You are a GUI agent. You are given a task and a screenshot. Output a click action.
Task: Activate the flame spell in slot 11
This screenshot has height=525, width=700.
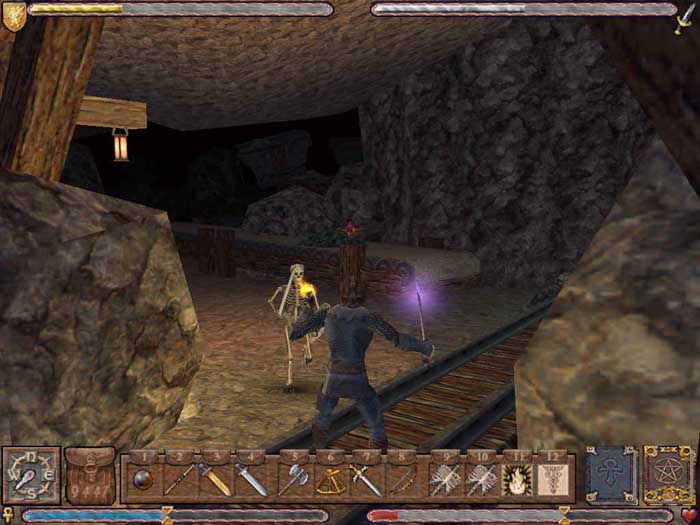pos(516,479)
